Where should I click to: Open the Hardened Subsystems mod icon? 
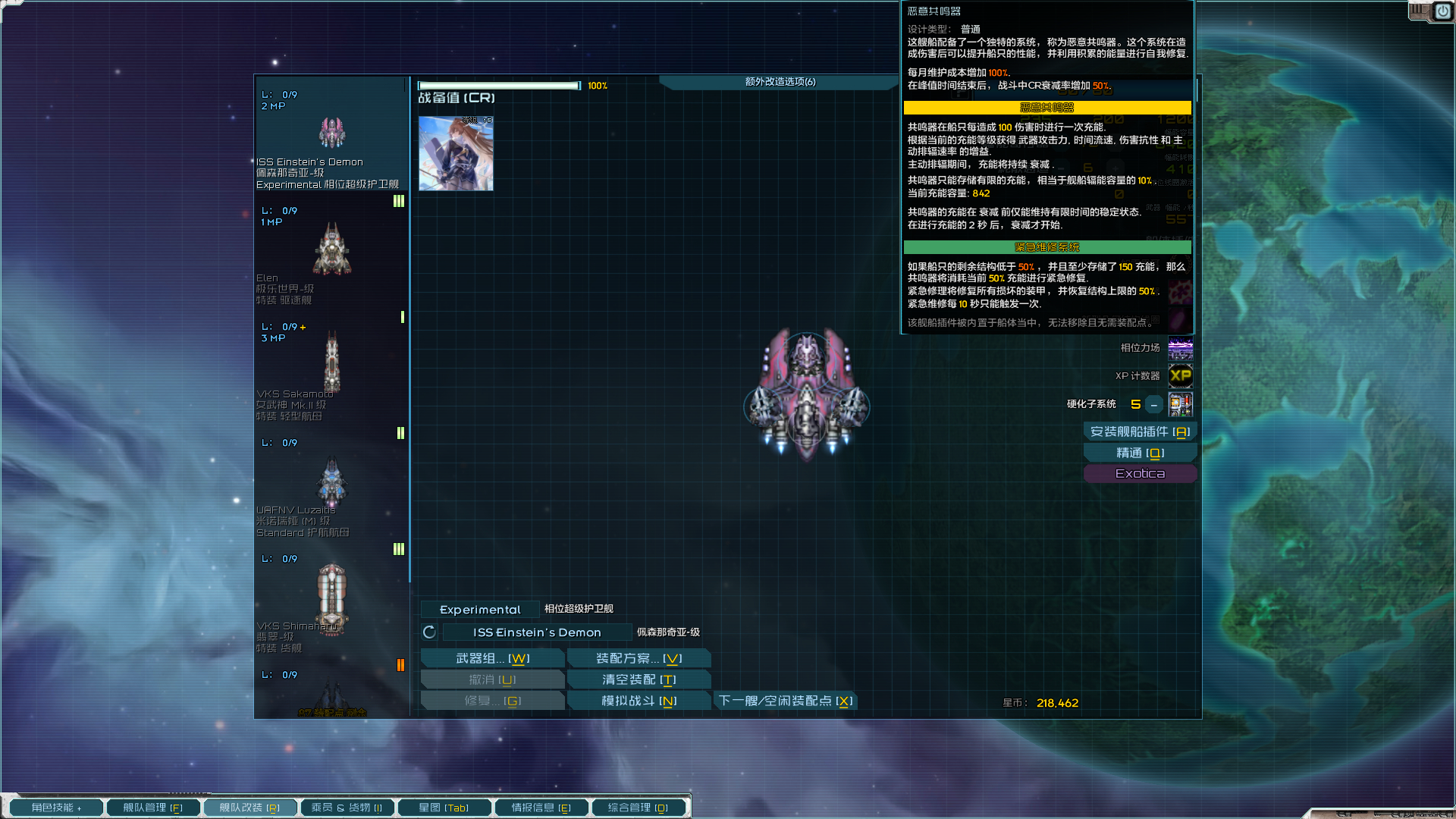[x=1180, y=404]
